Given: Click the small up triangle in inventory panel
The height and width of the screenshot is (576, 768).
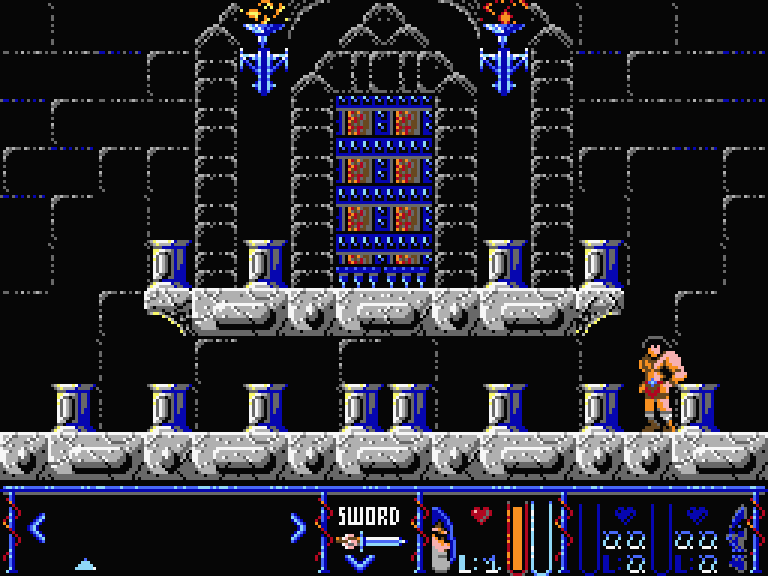Looking at the screenshot, I should coord(86,564).
